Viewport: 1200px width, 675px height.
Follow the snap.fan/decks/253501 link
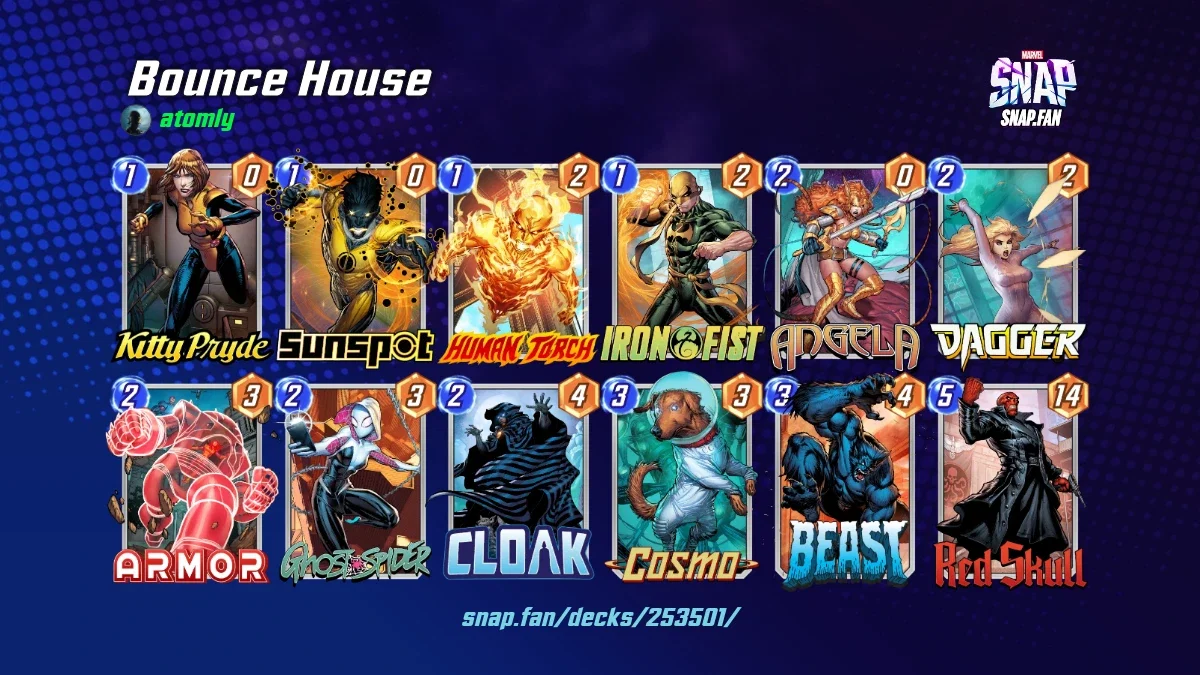click(x=601, y=616)
